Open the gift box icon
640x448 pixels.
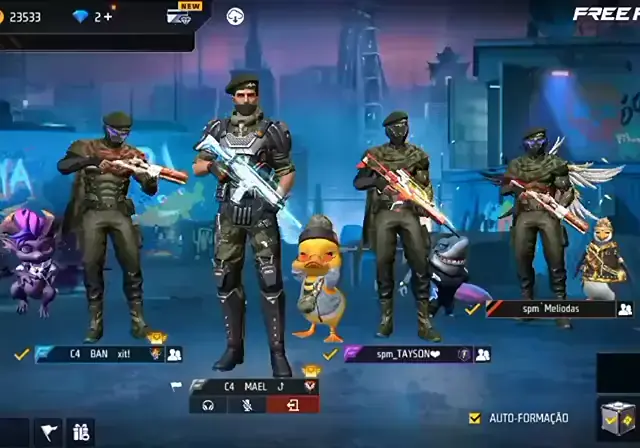tap(80, 433)
